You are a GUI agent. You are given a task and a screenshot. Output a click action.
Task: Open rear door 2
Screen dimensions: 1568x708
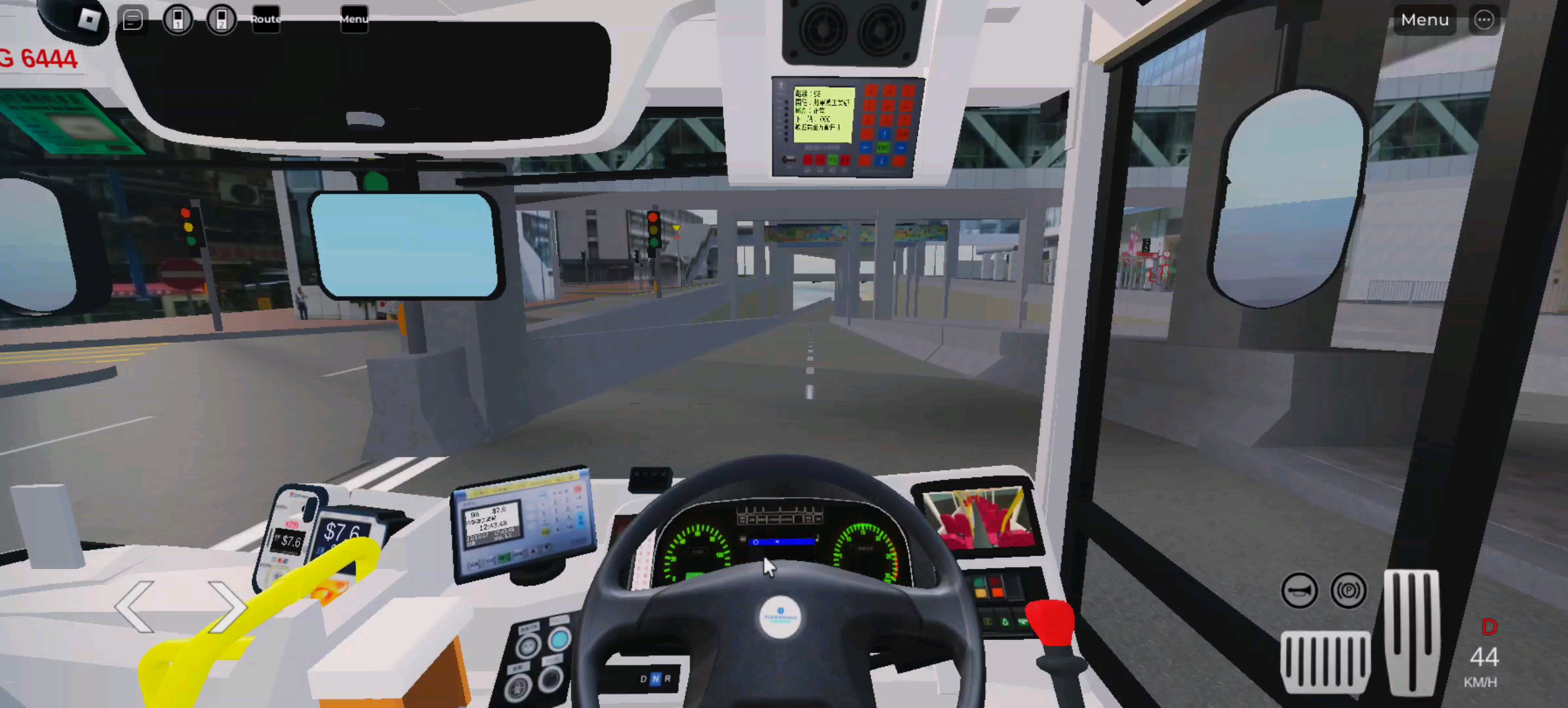222,20
